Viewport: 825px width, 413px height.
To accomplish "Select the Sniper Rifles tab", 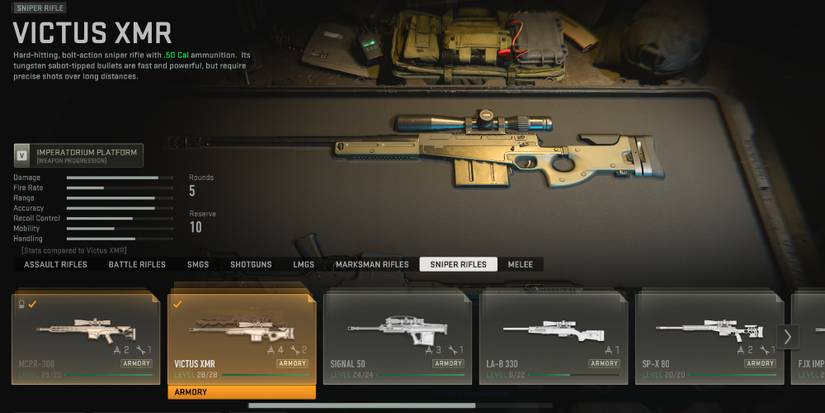I will point(458,264).
